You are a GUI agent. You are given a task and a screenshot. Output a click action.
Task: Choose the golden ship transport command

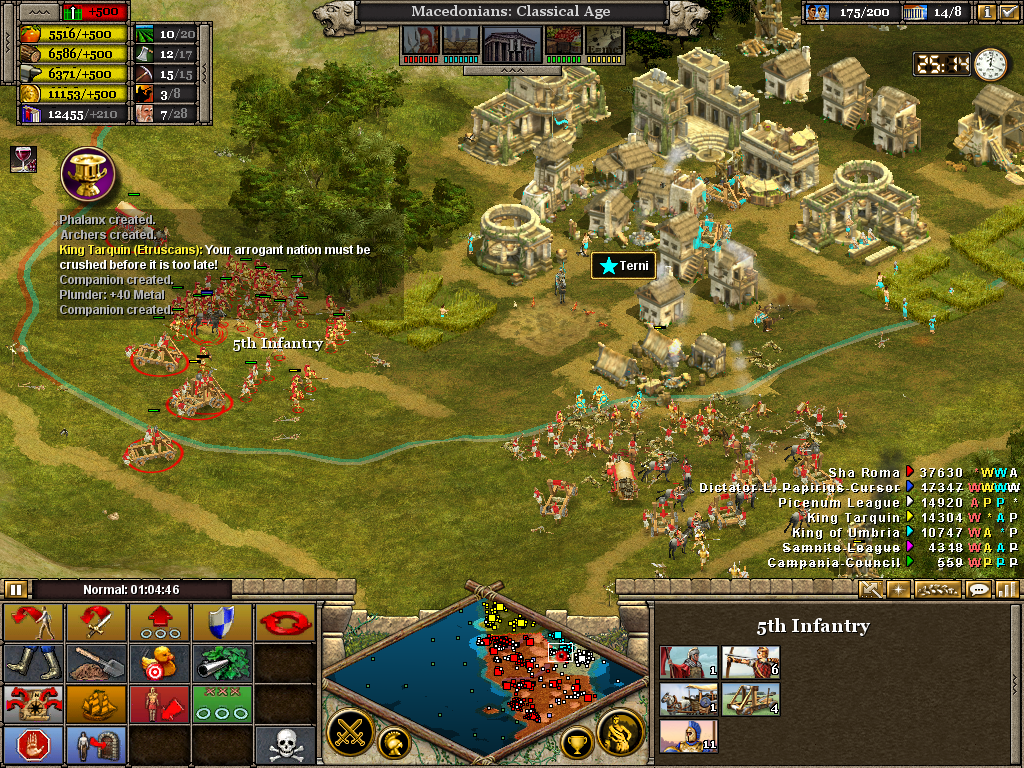coord(96,703)
